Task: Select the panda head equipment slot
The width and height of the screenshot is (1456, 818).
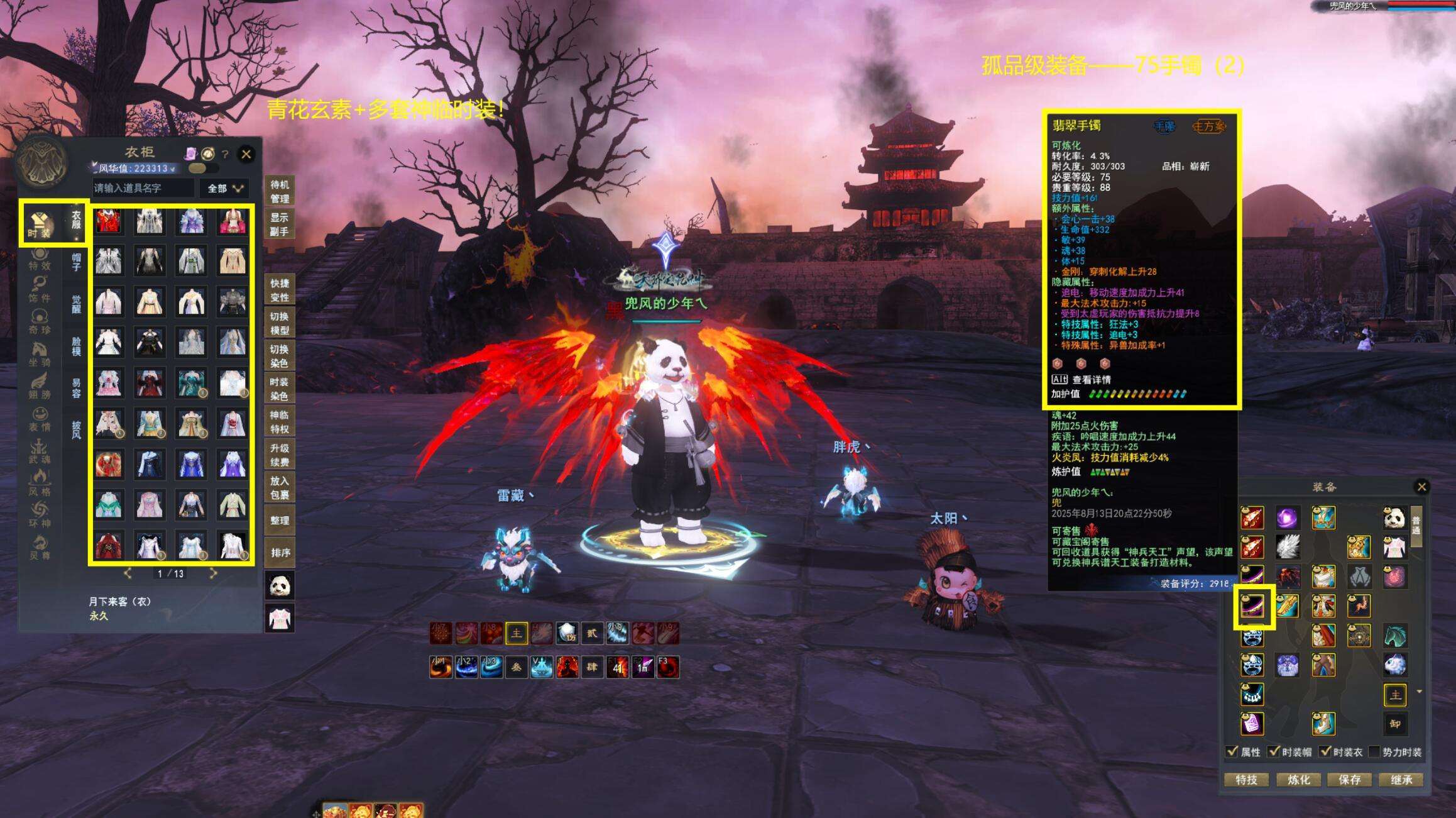Action: pos(1394,519)
